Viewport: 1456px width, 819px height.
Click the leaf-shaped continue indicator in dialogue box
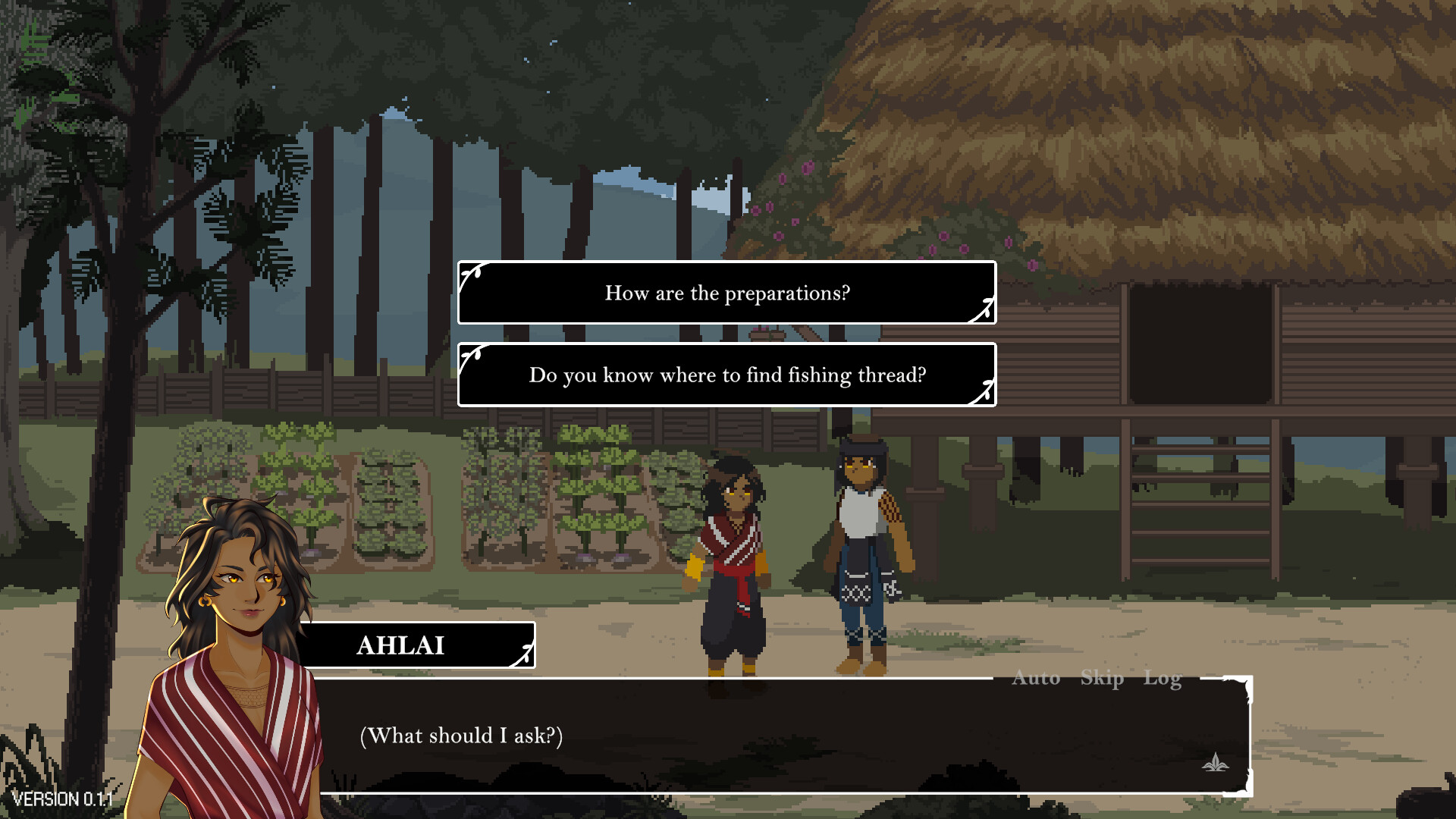[x=1216, y=762]
